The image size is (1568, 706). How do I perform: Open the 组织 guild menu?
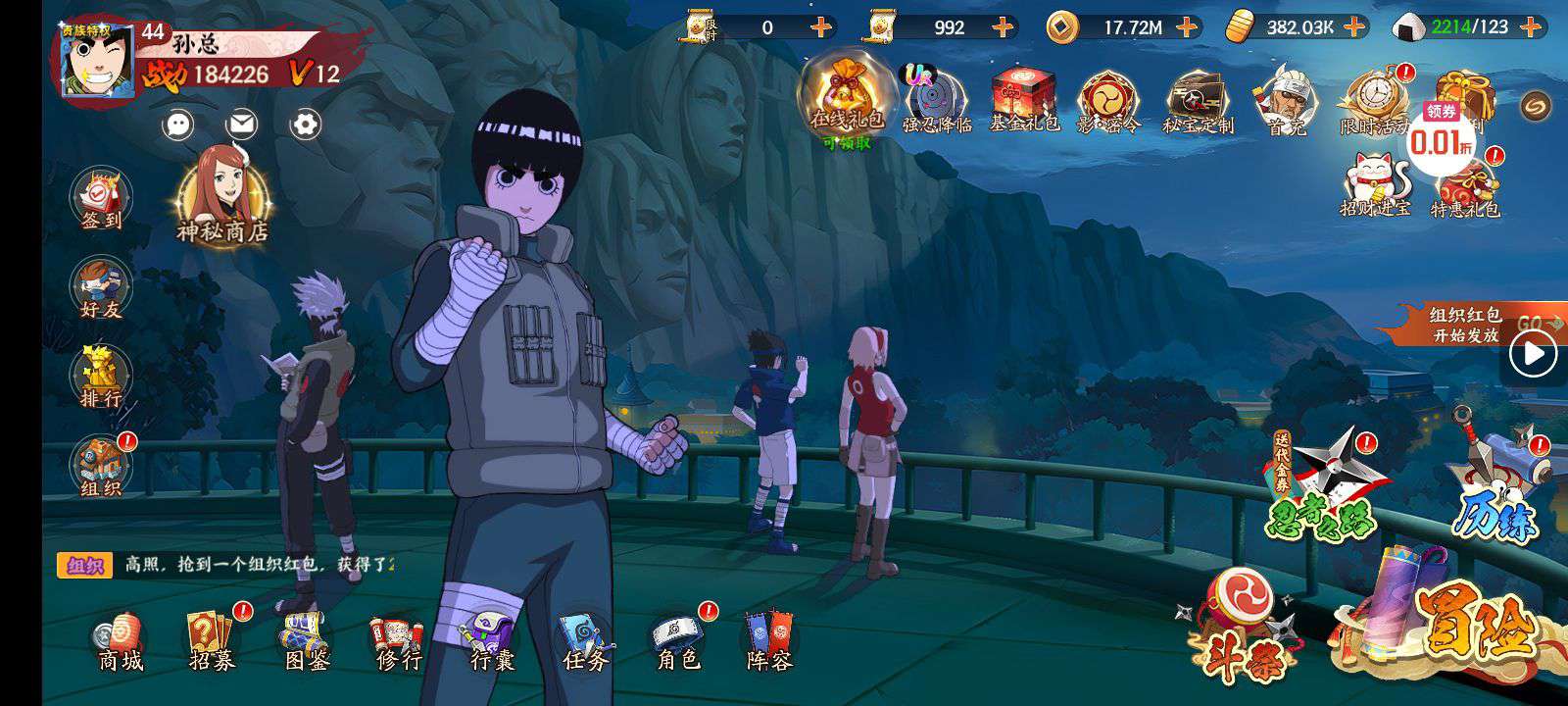[x=101, y=467]
